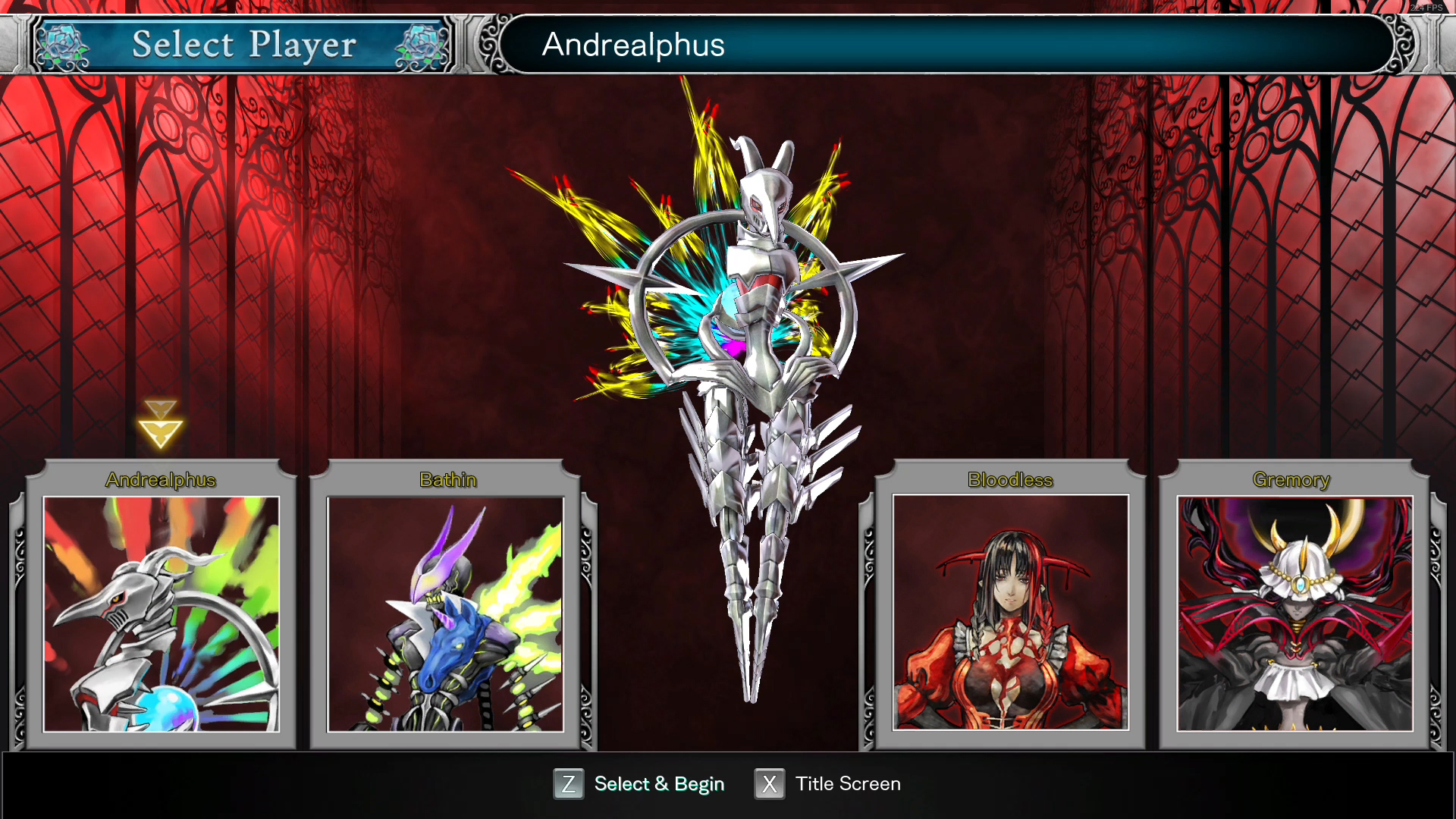The image size is (1456, 819).
Task: Pick the Bloodless character tile
Action: [x=1010, y=613]
